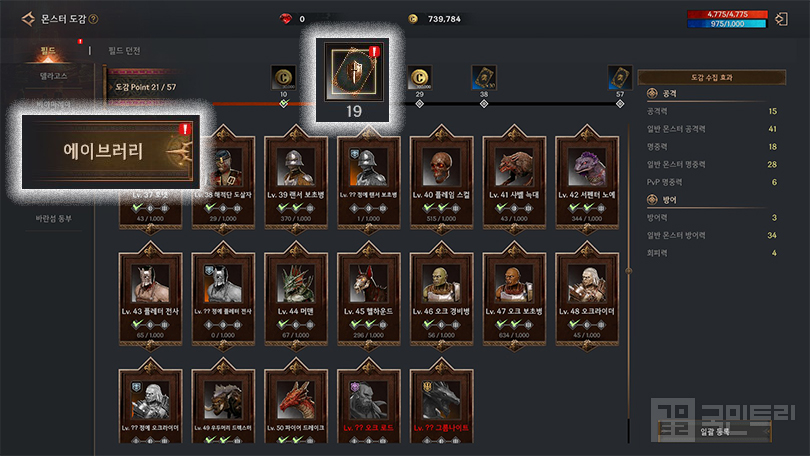This screenshot has width=810, height=456.
Task: Select the 57-point reward at the track's end
Action: [x=620, y=78]
